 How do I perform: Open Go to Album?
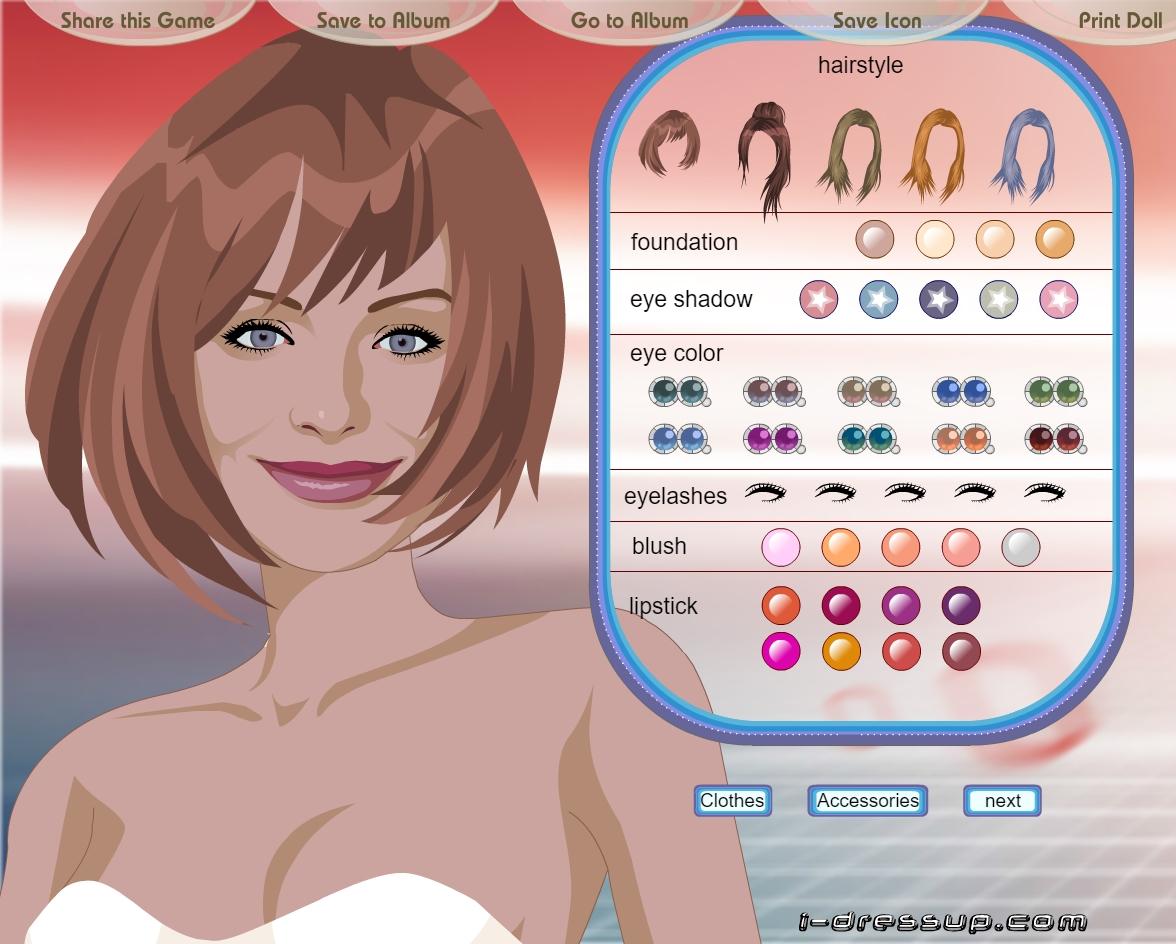tap(629, 20)
